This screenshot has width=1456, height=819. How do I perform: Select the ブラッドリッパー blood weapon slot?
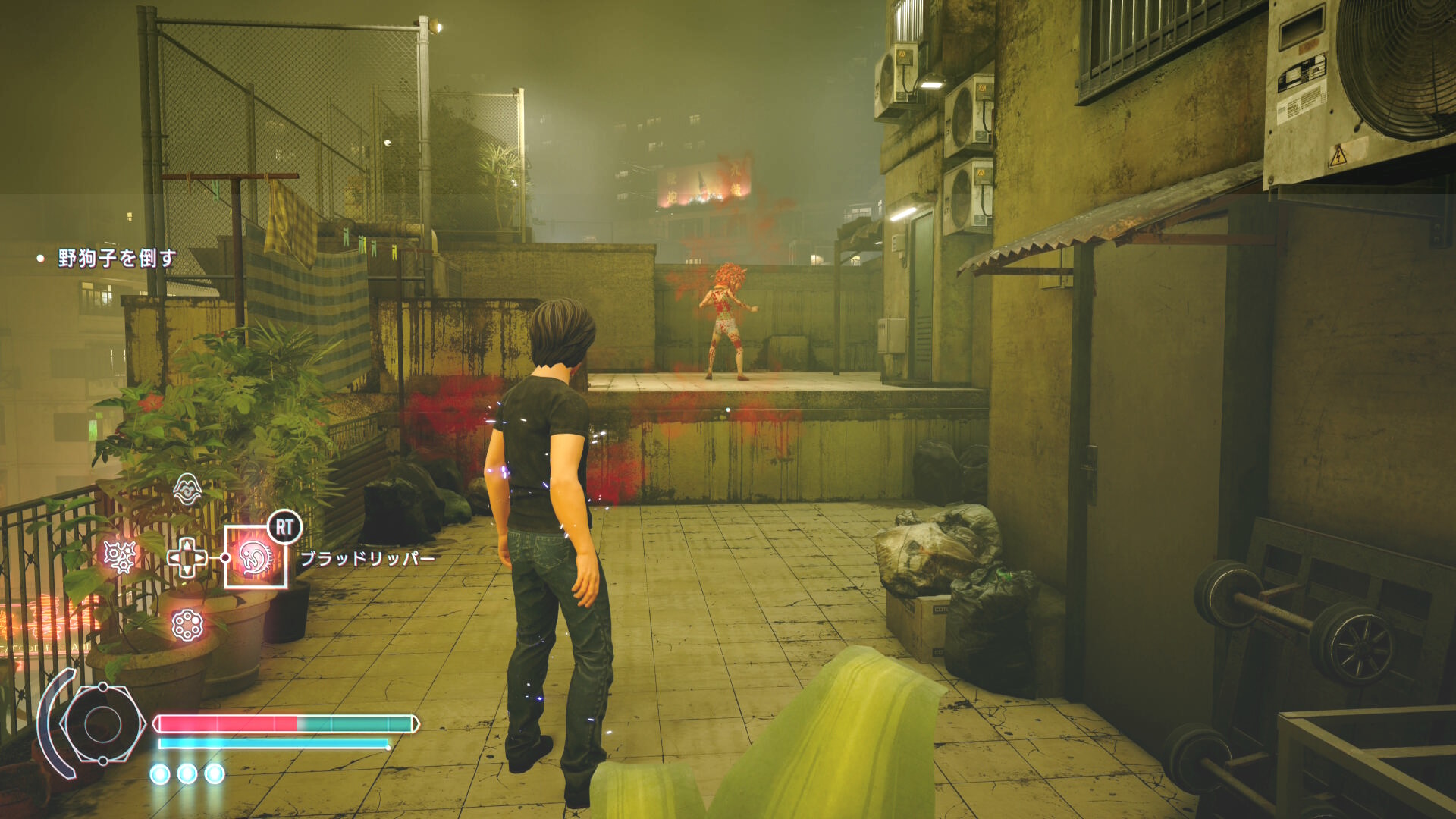[x=256, y=557]
